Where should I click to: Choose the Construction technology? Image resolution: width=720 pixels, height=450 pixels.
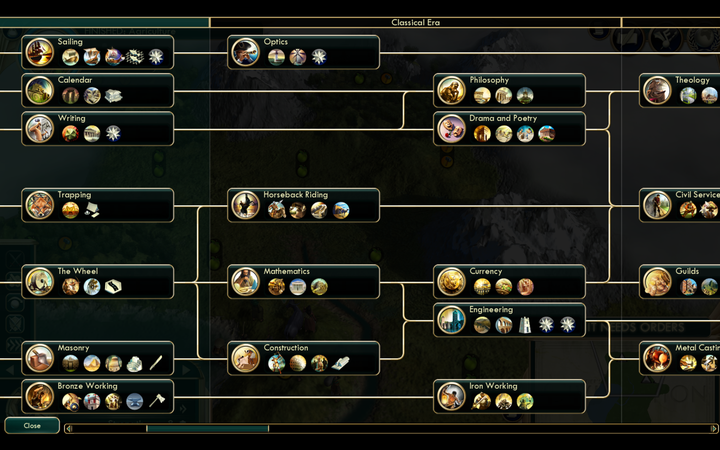coord(304,358)
